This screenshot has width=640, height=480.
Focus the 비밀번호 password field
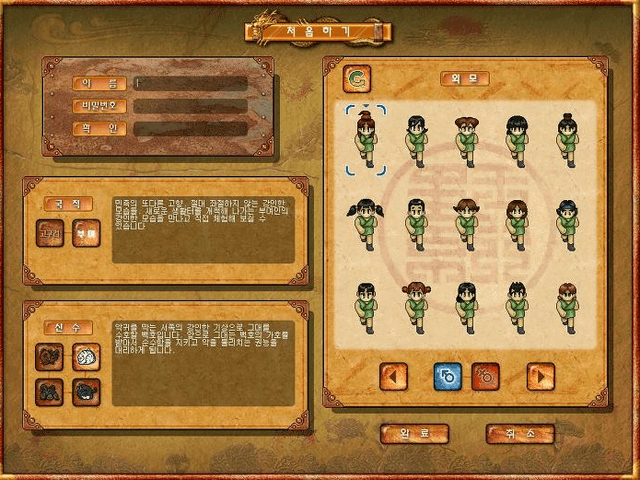point(191,105)
